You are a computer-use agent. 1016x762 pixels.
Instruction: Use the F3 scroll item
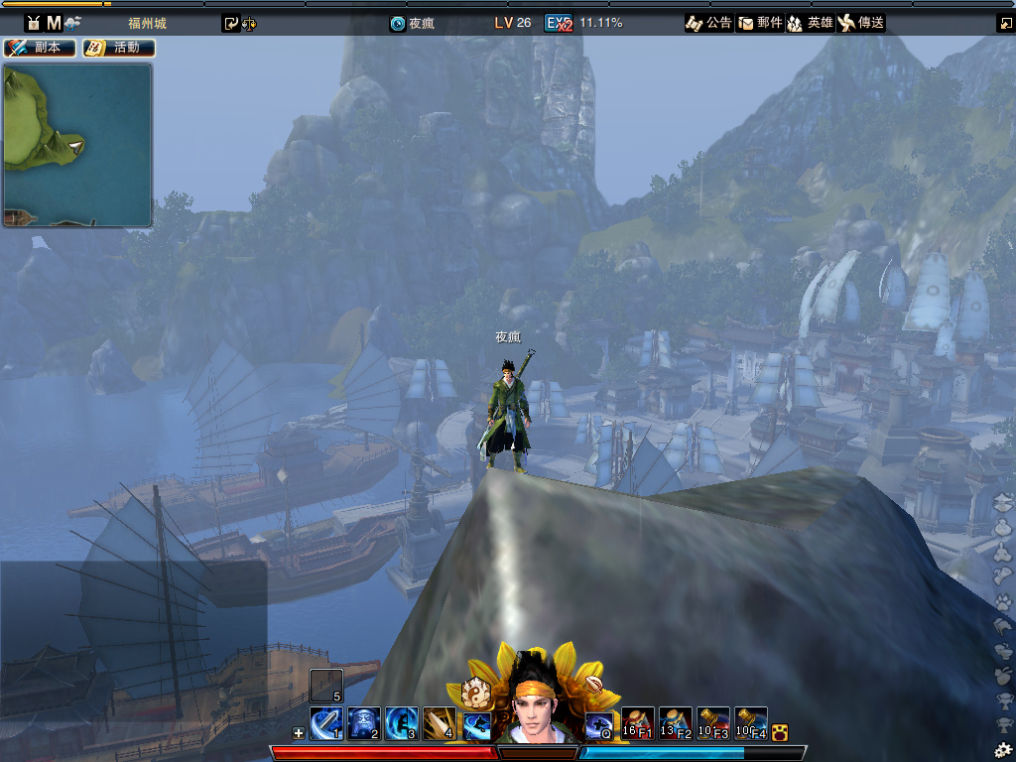pyautogui.click(x=713, y=723)
